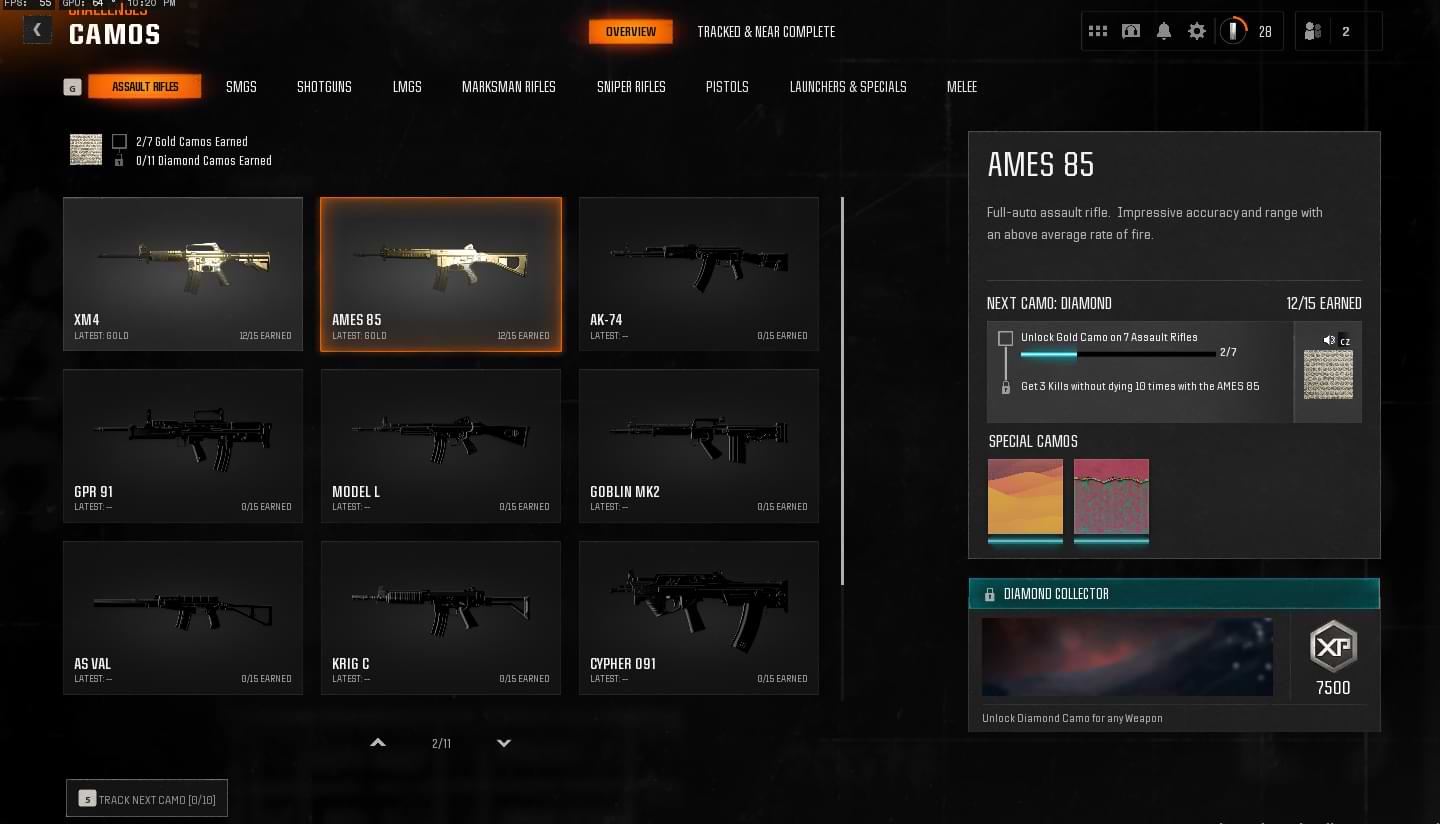This screenshot has width=1440, height=824.
Task: Switch to the Tracked & Near Complete tab
Action: click(x=766, y=32)
